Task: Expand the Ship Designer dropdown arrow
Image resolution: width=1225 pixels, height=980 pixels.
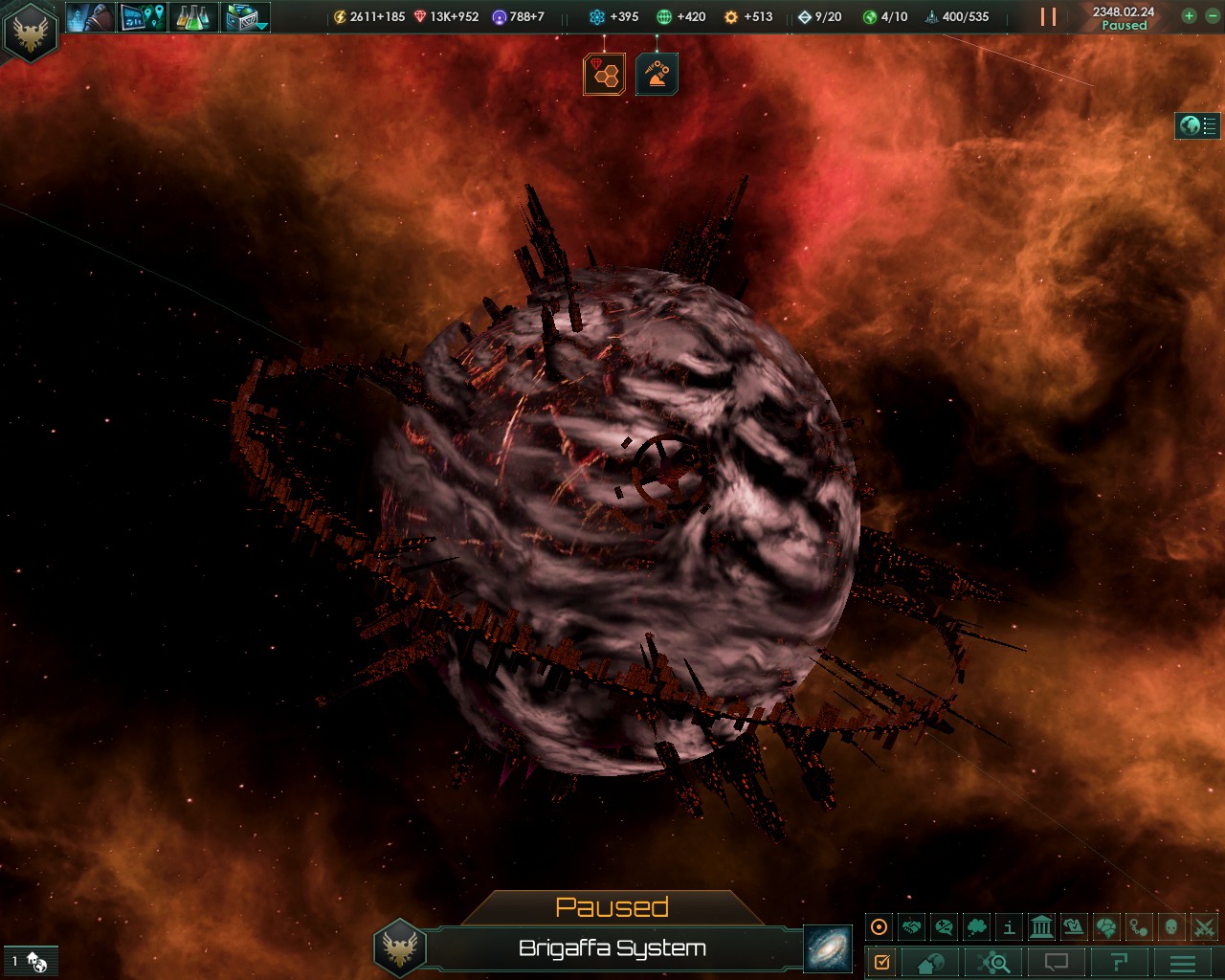Action: tap(260, 29)
